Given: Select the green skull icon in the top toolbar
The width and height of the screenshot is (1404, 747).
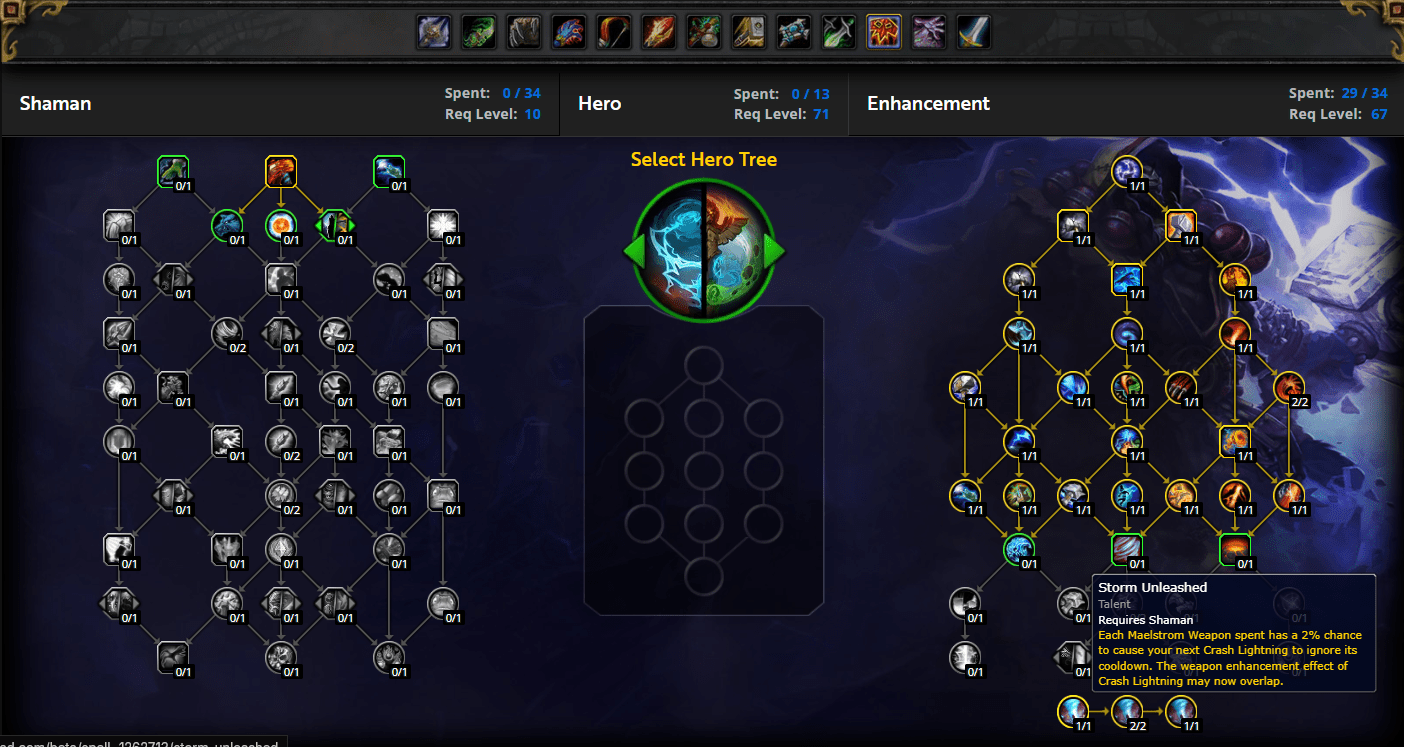Looking at the screenshot, I should 479,31.
